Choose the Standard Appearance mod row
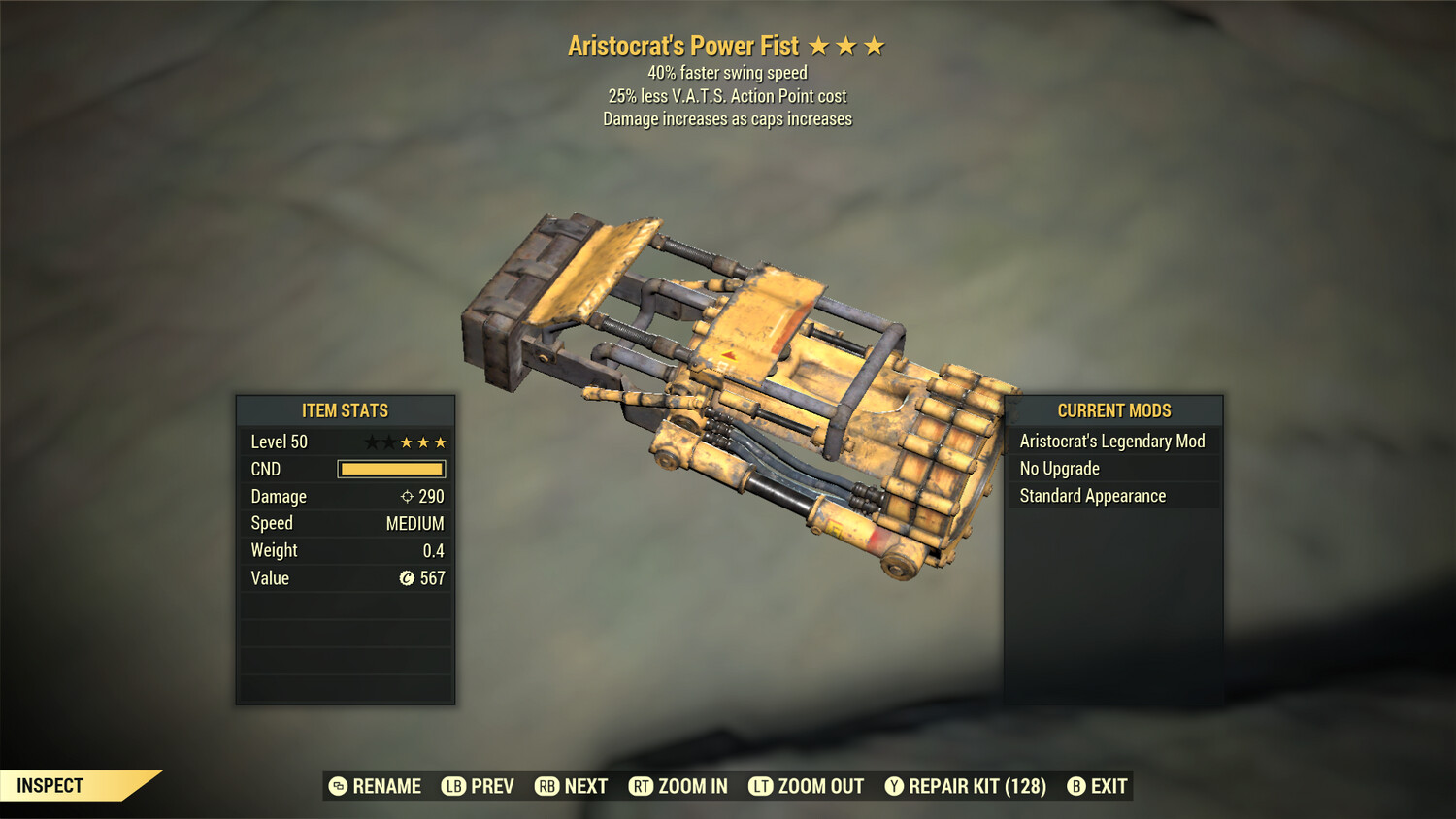Image resolution: width=1456 pixels, height=819 pixels. [x=1112, y=496]
